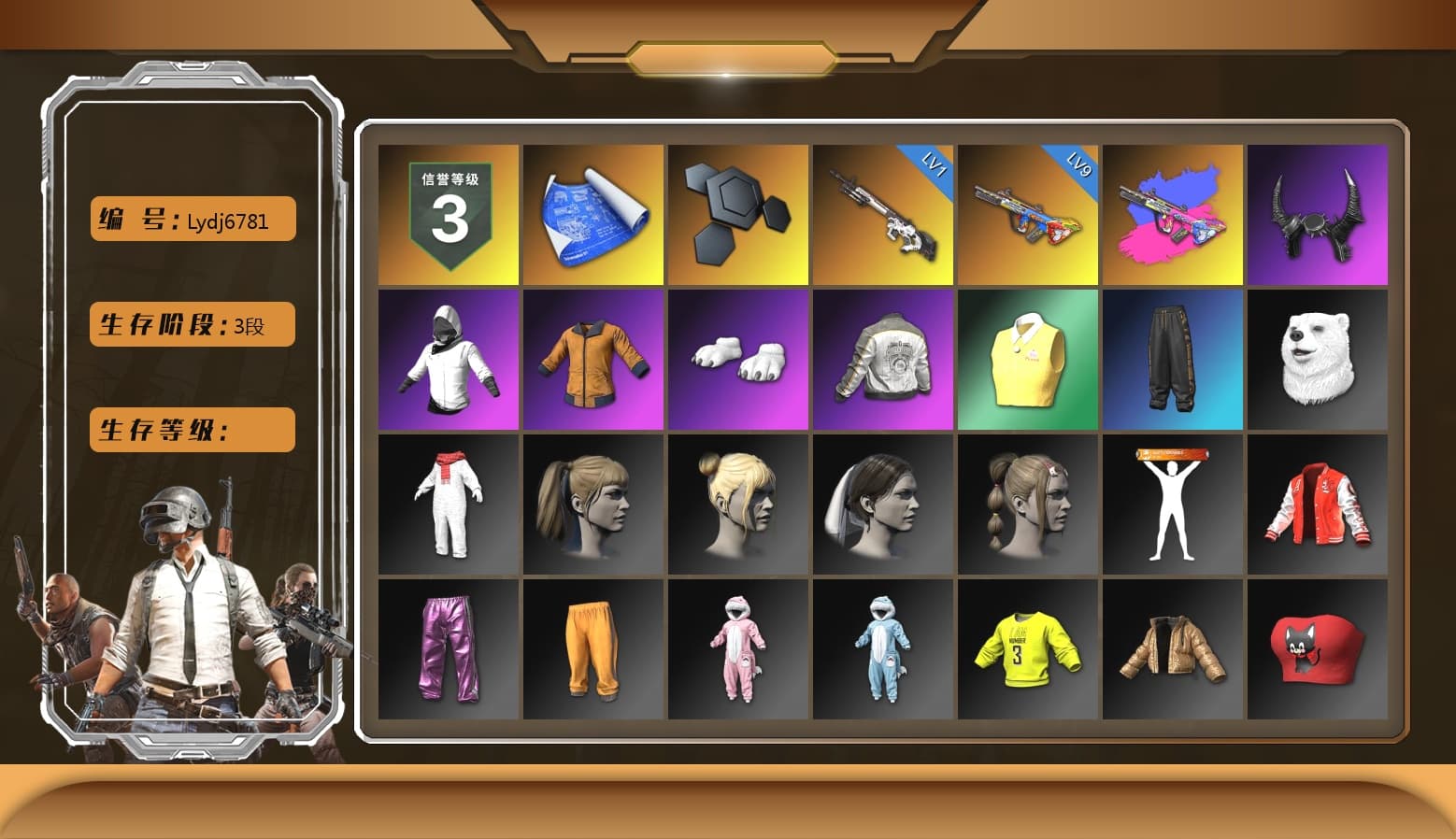Click the red varsity jacket item
The width and height of the screenshot is (1456, 839).
click(x=1318, y=504)
